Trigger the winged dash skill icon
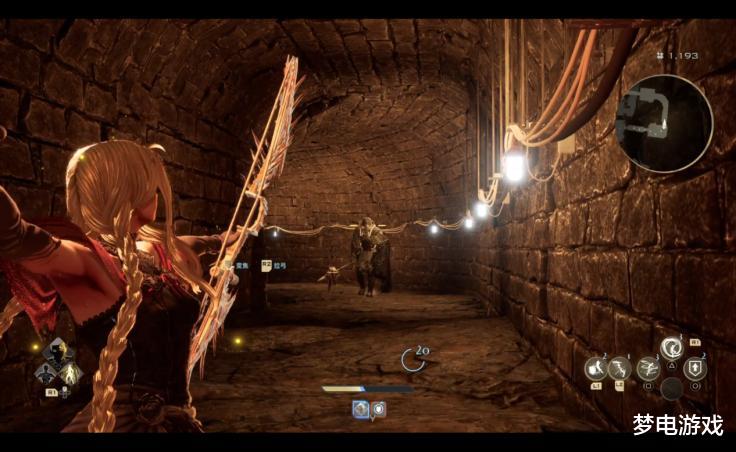The height and width of the screenshot is (452, 736). coord(647,368)
